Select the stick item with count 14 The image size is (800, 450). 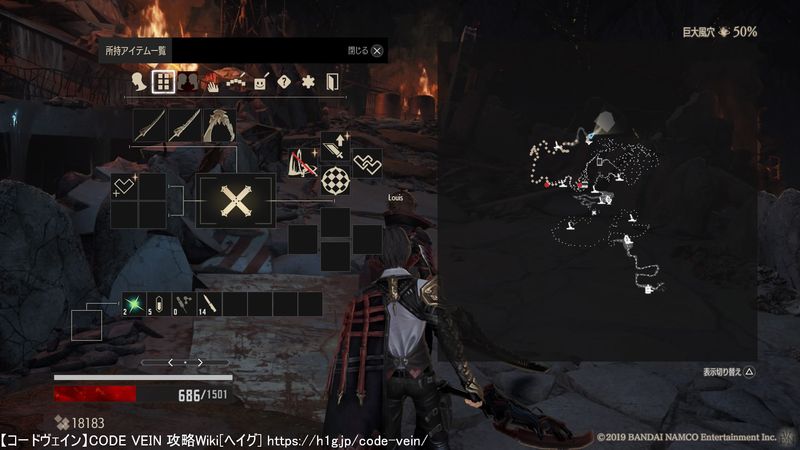pyautogui.click(x=210, y=304)
